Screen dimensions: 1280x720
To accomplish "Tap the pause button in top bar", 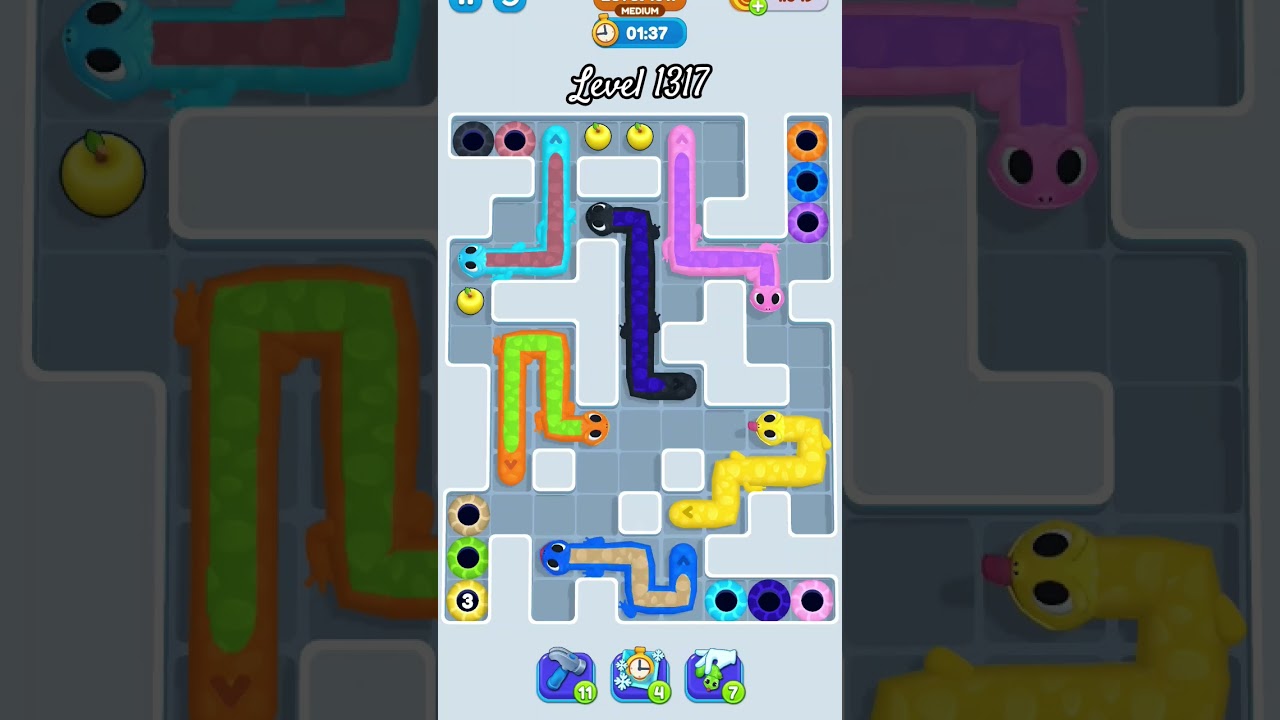I will coord(465,5).
